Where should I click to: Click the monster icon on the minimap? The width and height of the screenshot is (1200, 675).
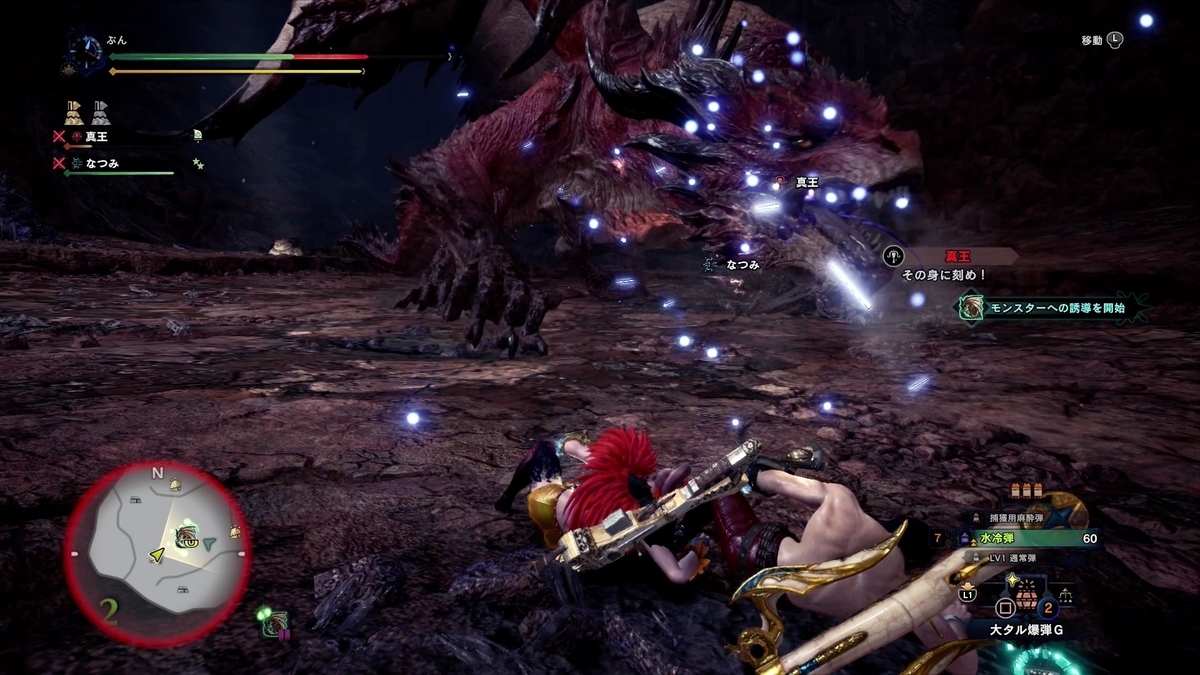(186, 537)
